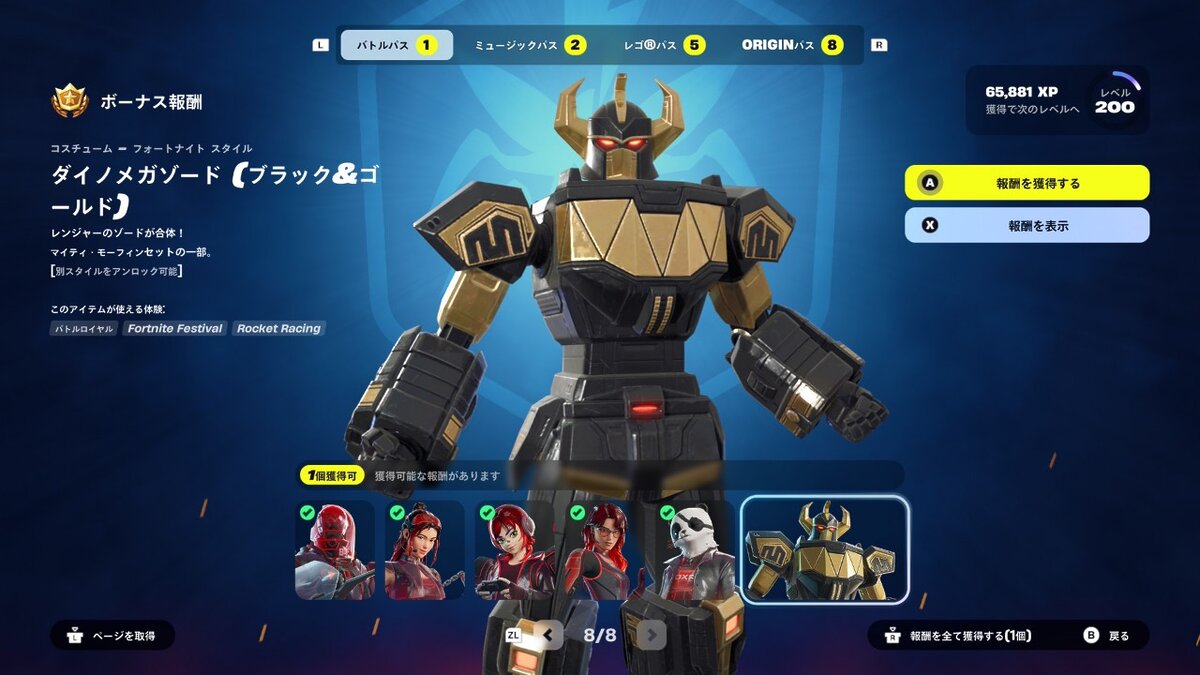Select the red helmet armored skin thumbnail
1200x675 pixels.
(335, 550)
